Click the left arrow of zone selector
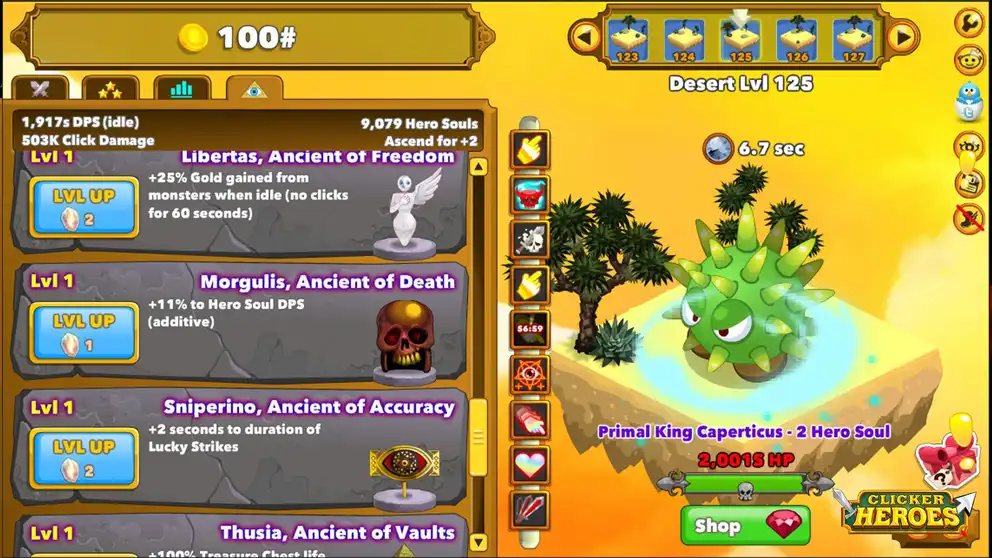The image size is (992, 558). coord(585,38)
